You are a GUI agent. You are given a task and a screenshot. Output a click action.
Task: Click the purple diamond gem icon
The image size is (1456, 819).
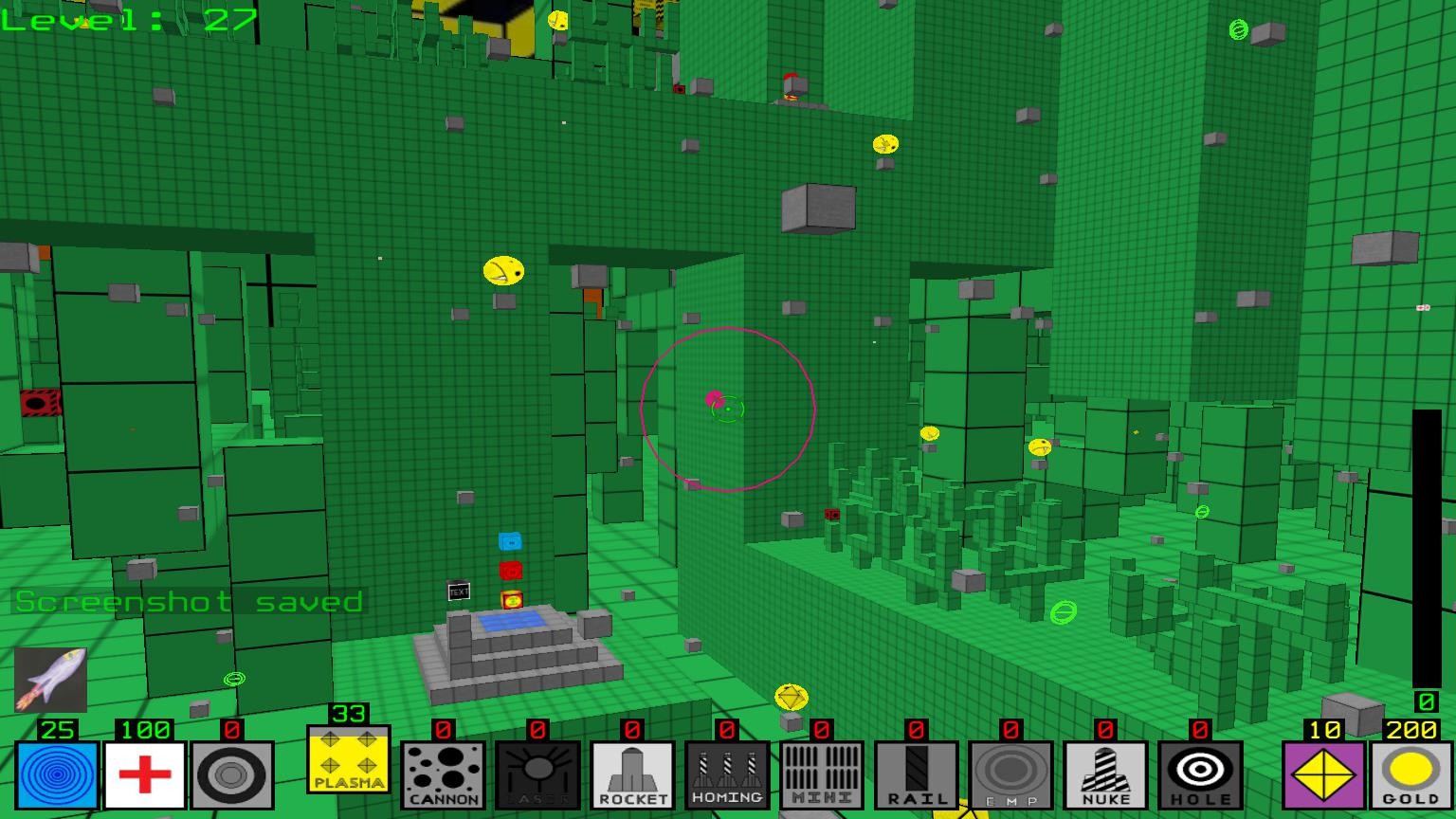click(x=1324, y=773)
